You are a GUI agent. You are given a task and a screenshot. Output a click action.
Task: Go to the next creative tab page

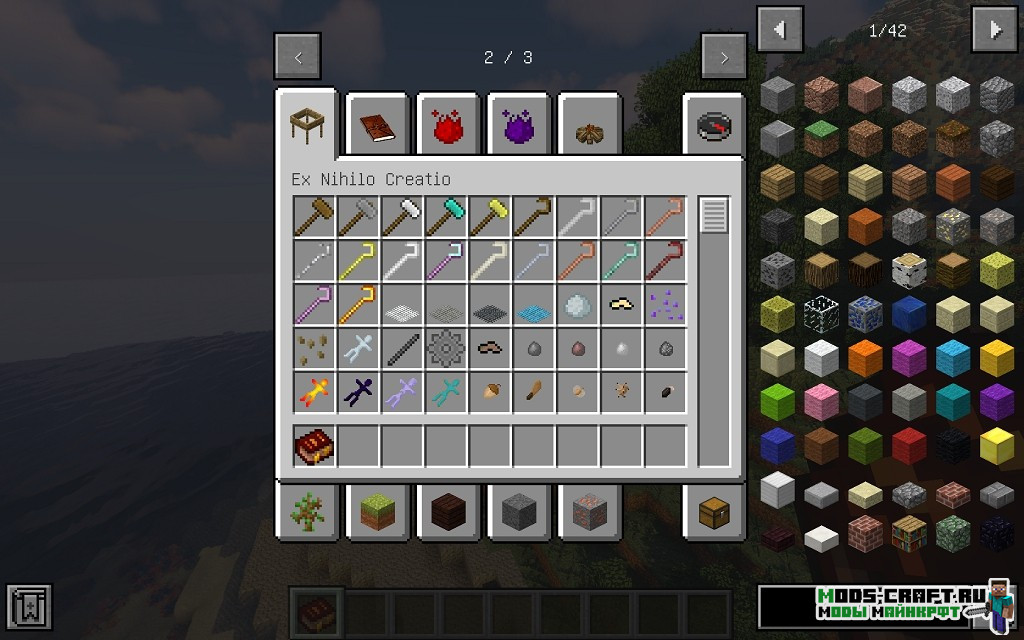coord(724,57)
